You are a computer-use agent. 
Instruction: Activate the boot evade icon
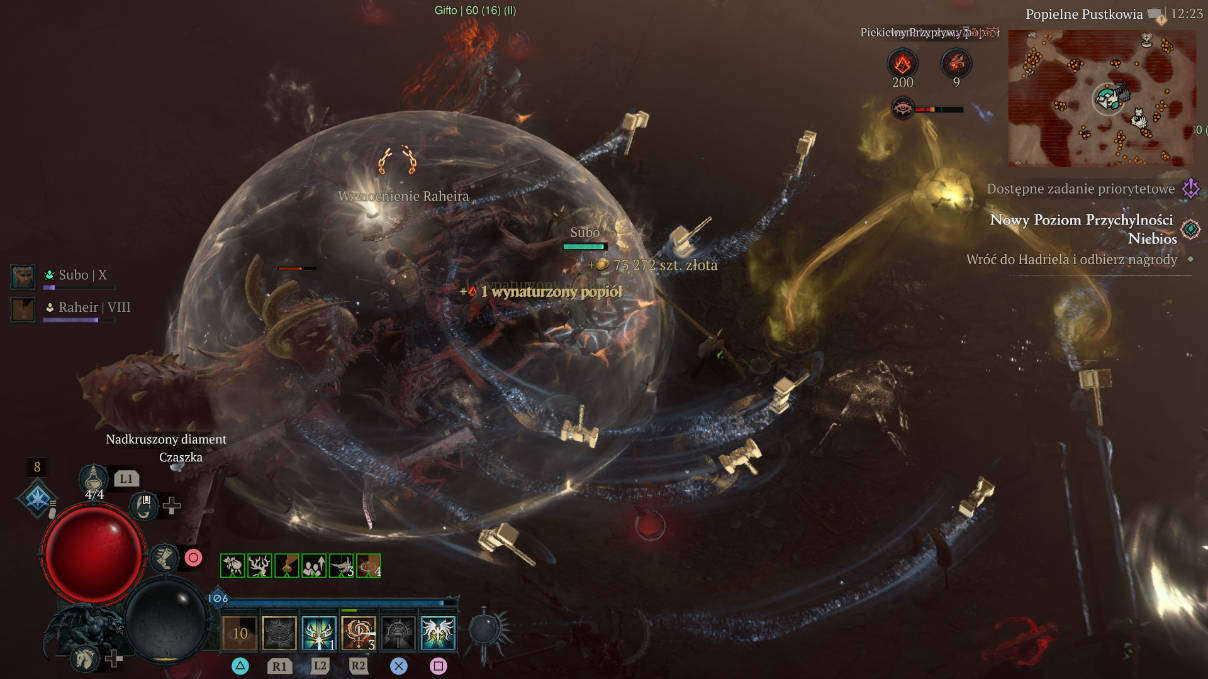[164, 556]
